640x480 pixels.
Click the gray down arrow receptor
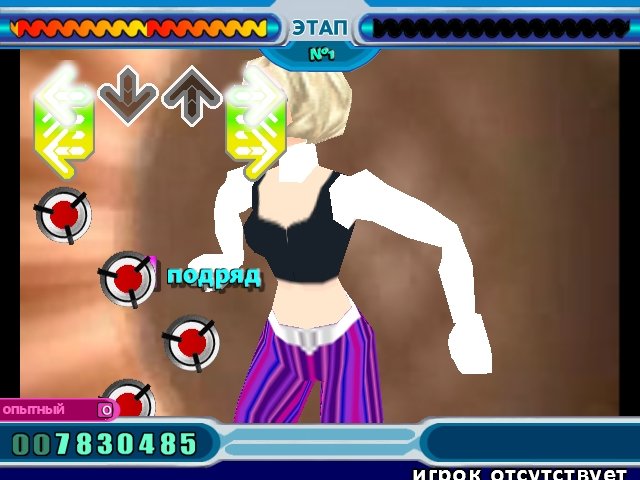click(128, 97)
